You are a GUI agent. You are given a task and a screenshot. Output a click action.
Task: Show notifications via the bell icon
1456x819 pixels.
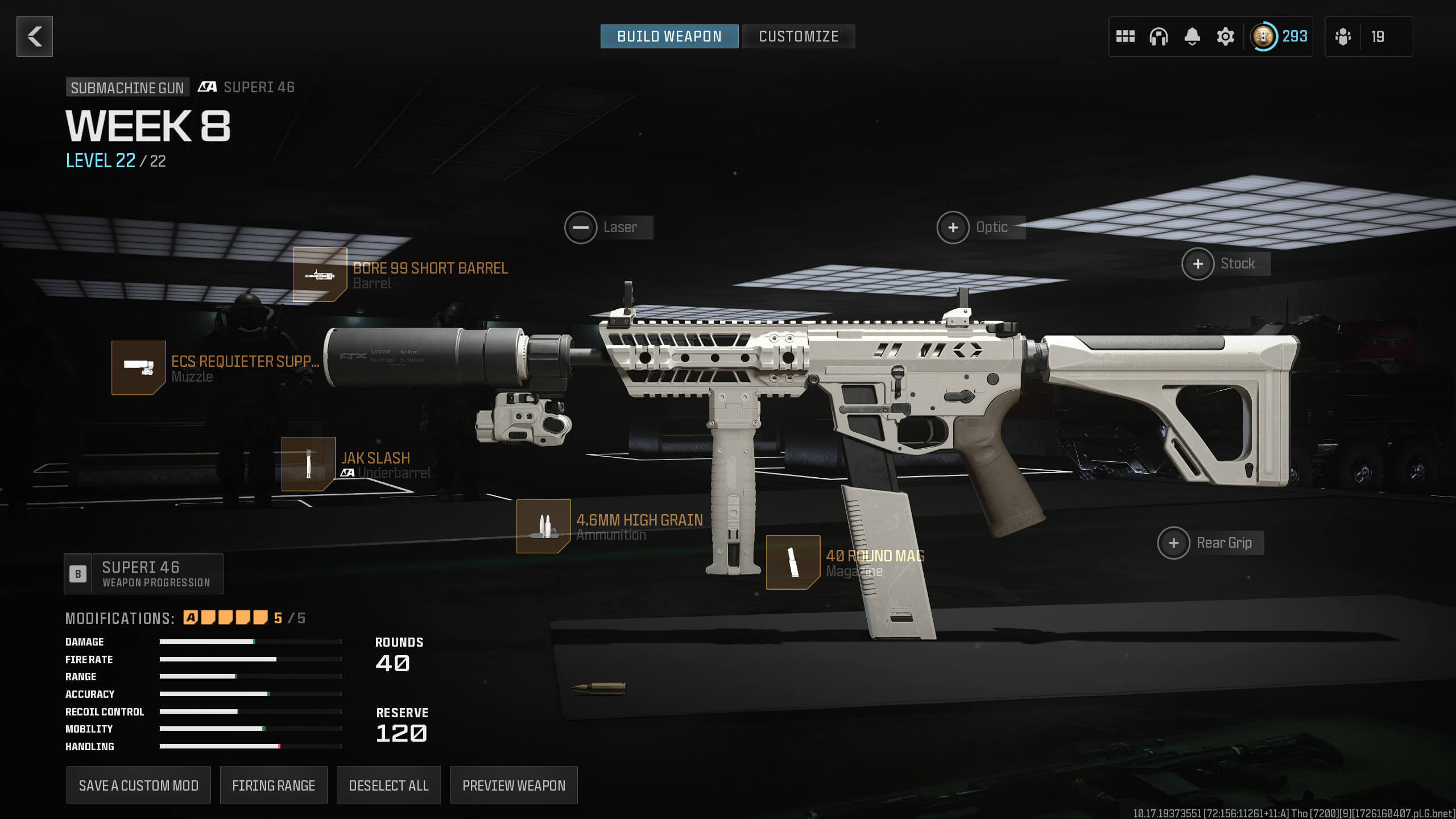[x=1192, y=36]
